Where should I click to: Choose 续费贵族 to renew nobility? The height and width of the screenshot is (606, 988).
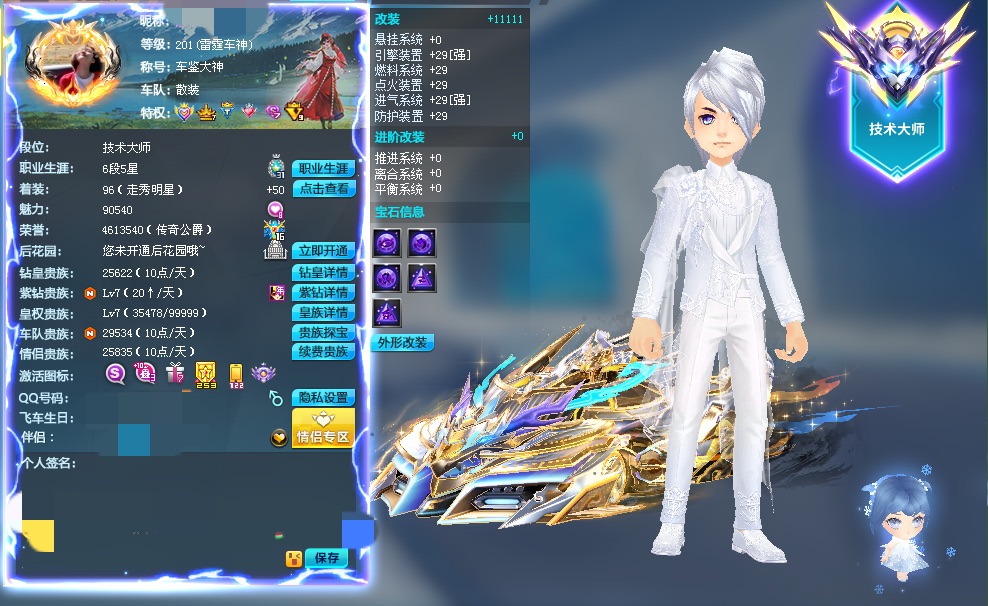[323, 352]
